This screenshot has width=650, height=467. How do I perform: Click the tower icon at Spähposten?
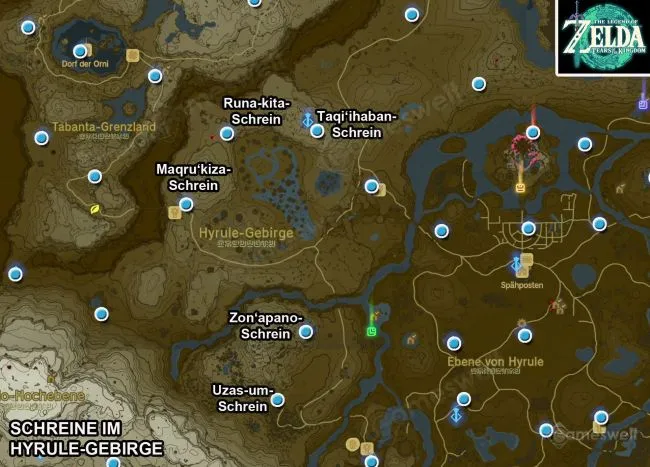click(x=517, y=264)
